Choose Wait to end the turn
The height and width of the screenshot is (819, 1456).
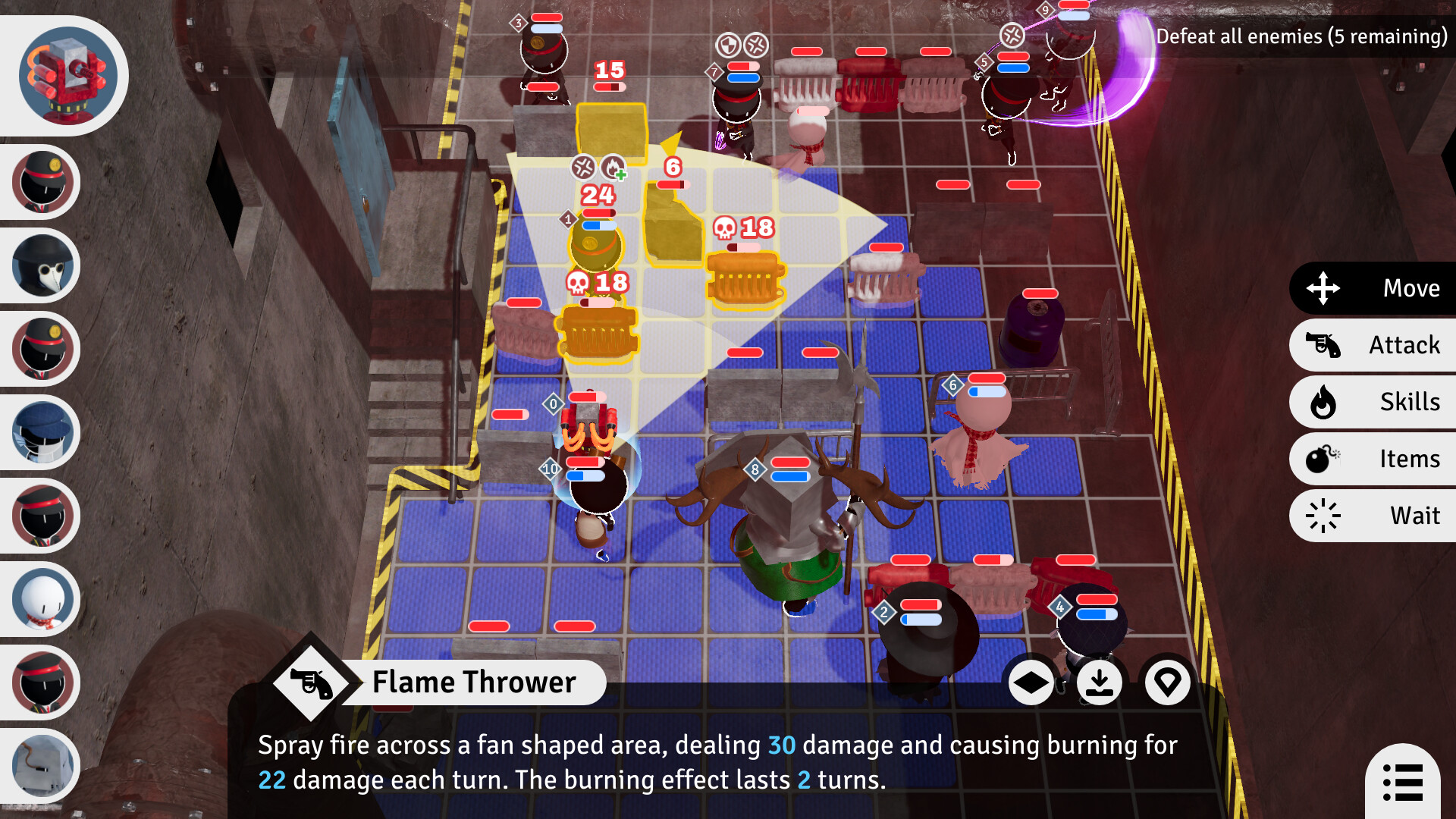(1373, 516)
